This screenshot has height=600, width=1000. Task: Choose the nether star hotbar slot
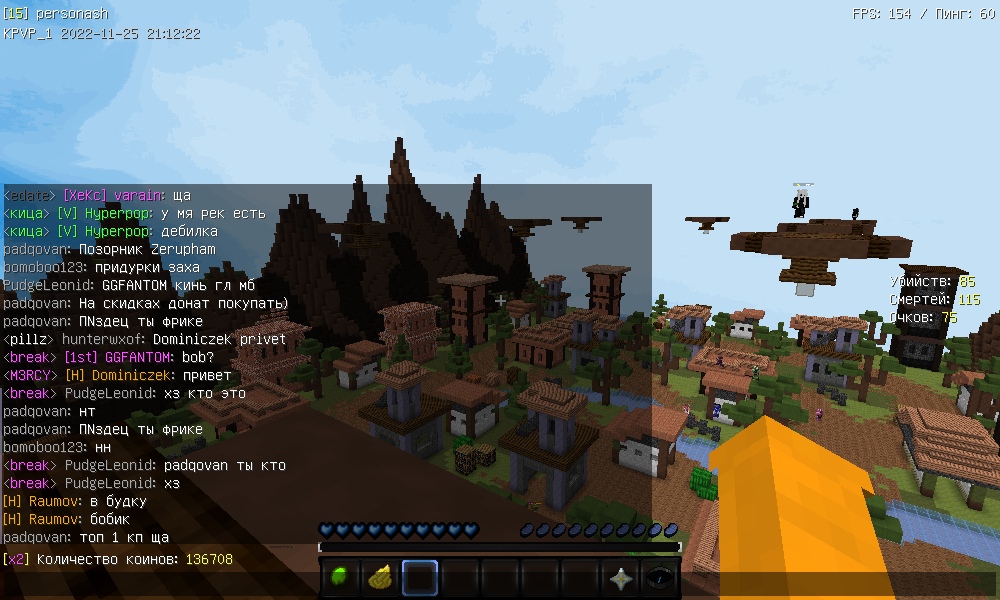click(620, 578)
